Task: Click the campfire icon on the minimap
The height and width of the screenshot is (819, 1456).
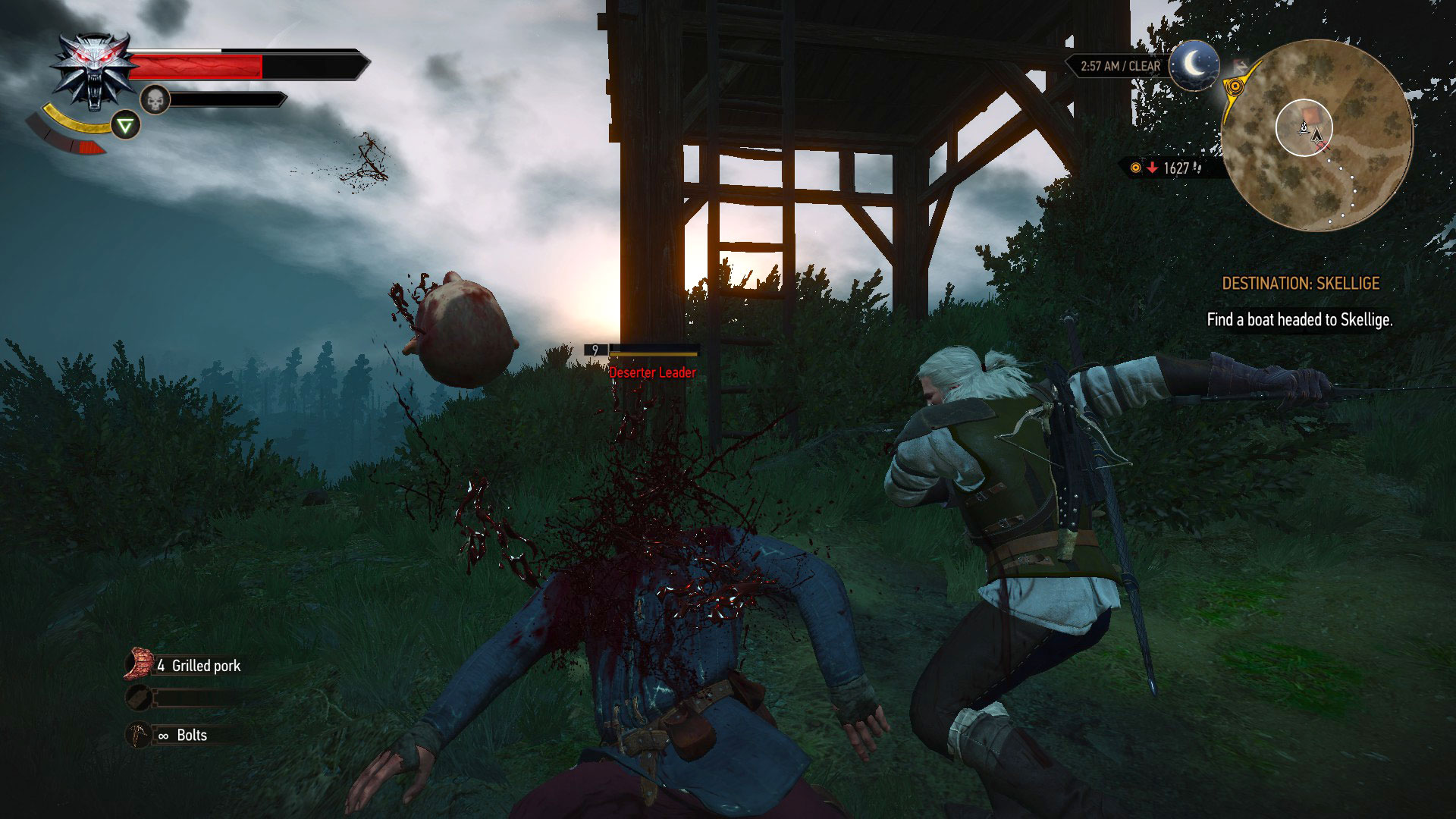Action: 1304,128
